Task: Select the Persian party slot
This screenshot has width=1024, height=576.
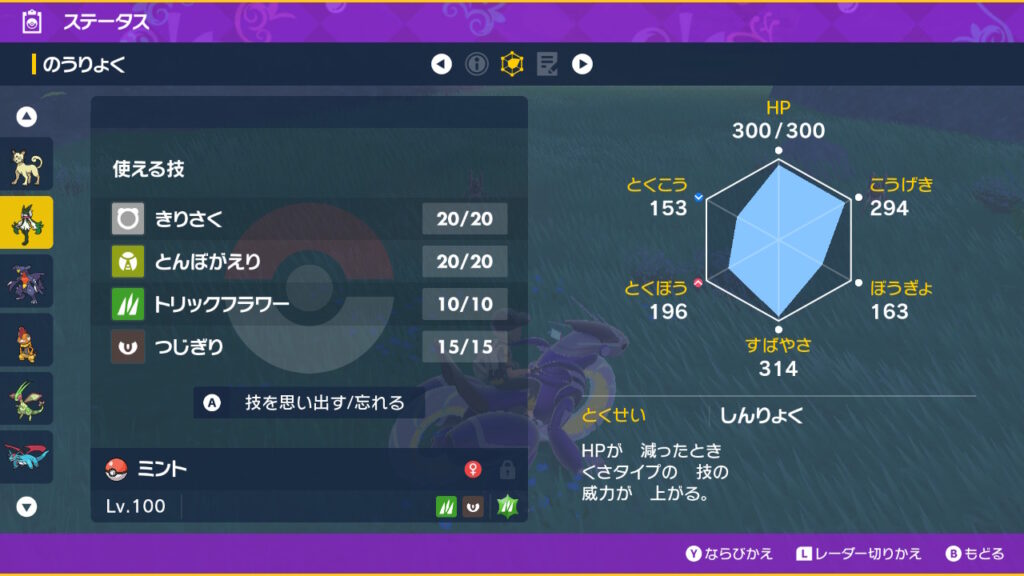Action: [26, 167]
